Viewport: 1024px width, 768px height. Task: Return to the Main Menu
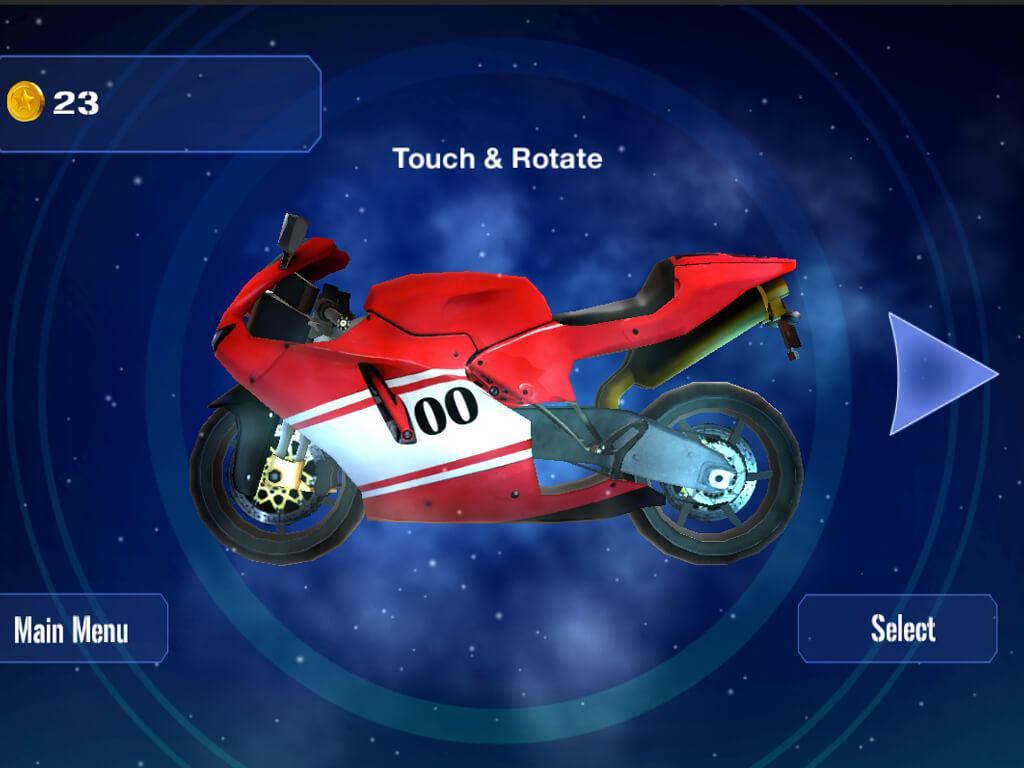pyautogui.click(x=72, y=629)
